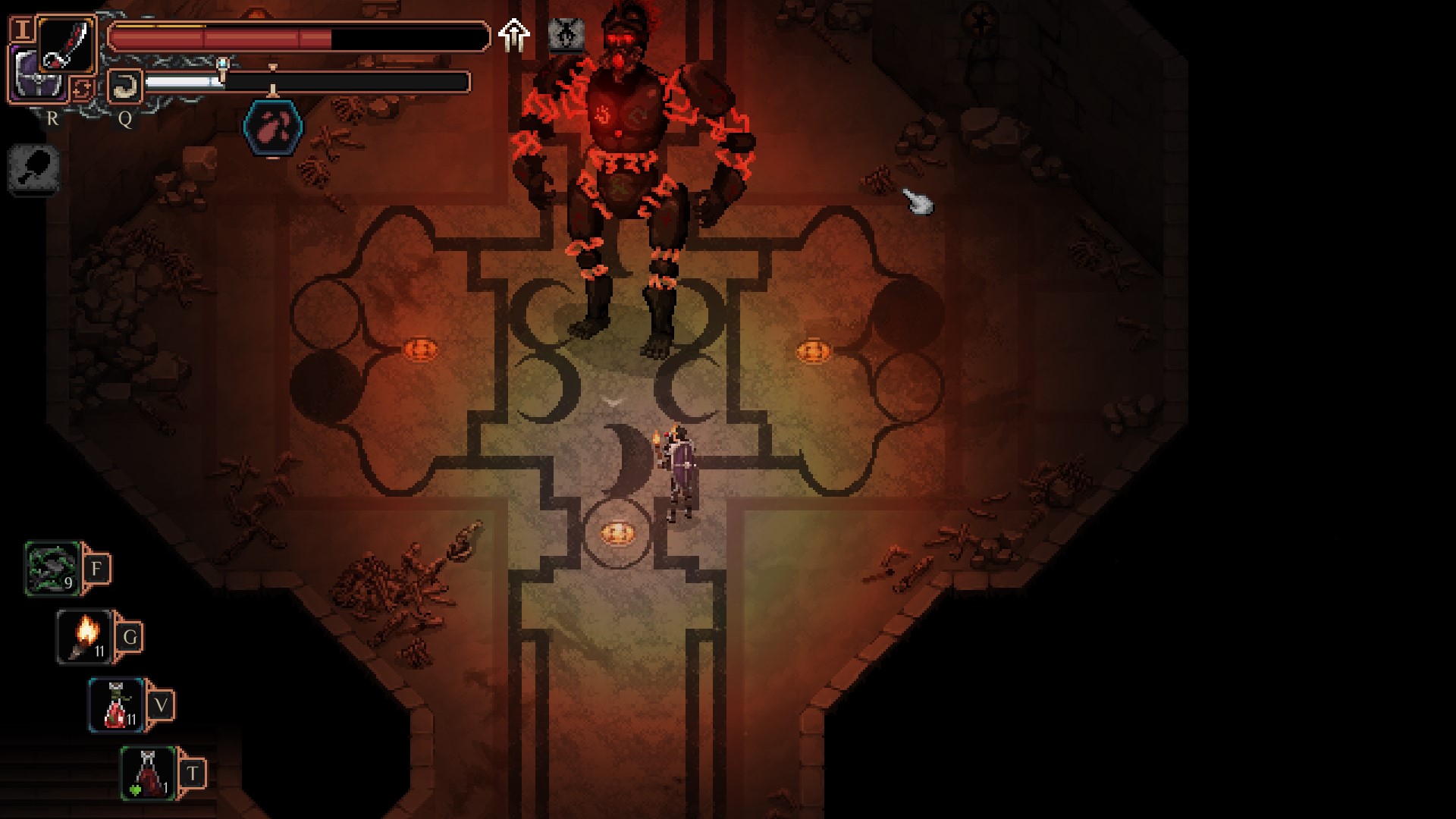This screenshot has height=819, width=1456.
Task: Use the green vine item slot
Action: pos(52,569)
